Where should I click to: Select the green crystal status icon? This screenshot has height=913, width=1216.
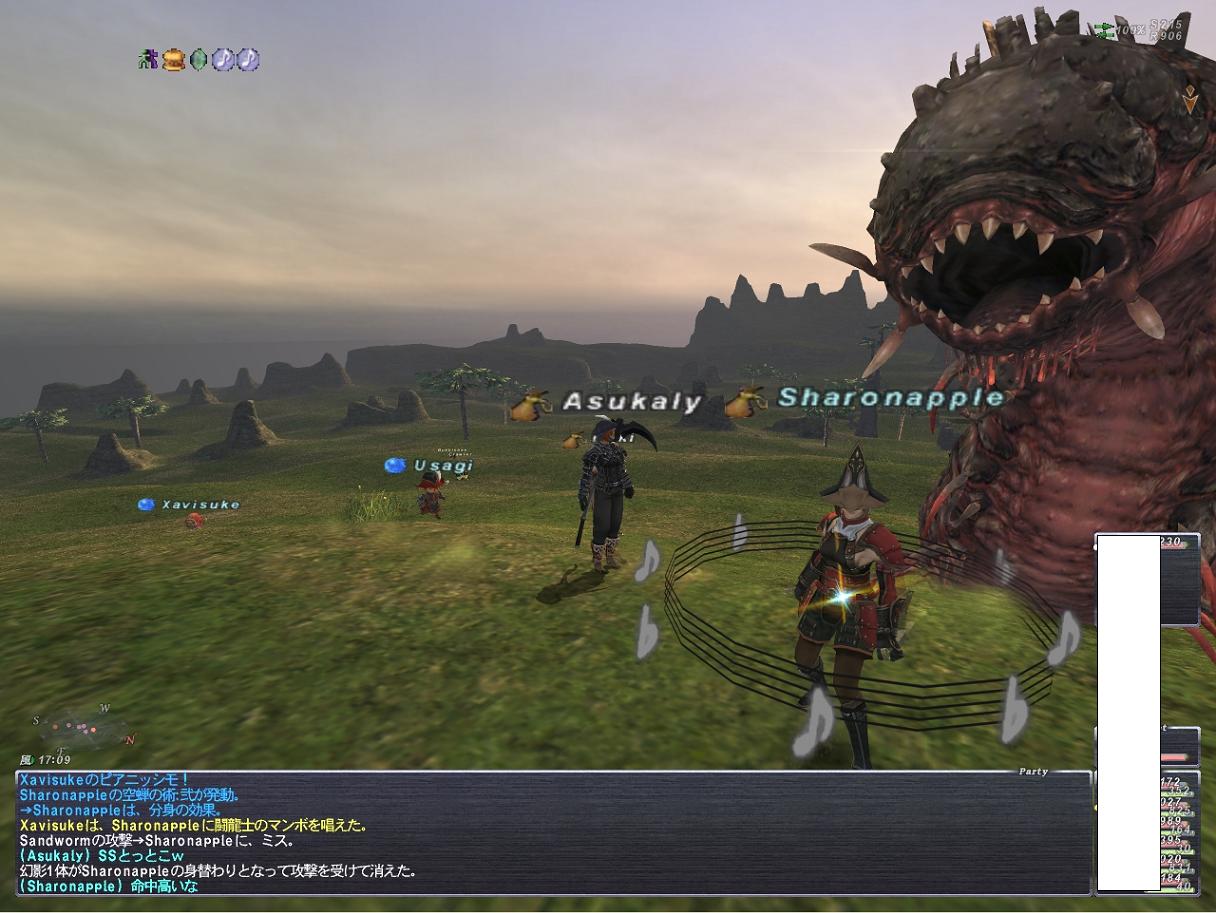click(199, 60)
